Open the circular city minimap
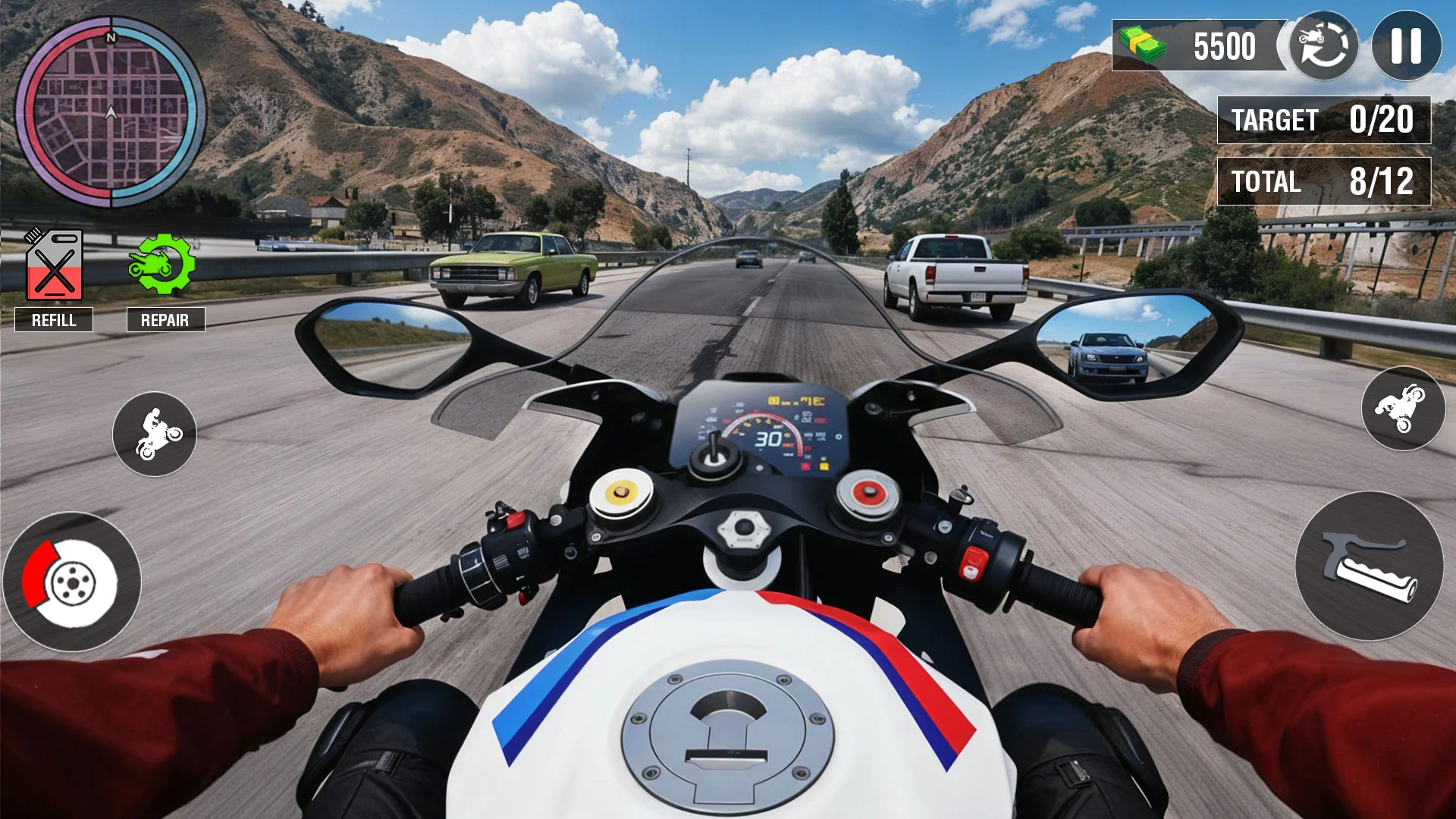 (111, 112)
